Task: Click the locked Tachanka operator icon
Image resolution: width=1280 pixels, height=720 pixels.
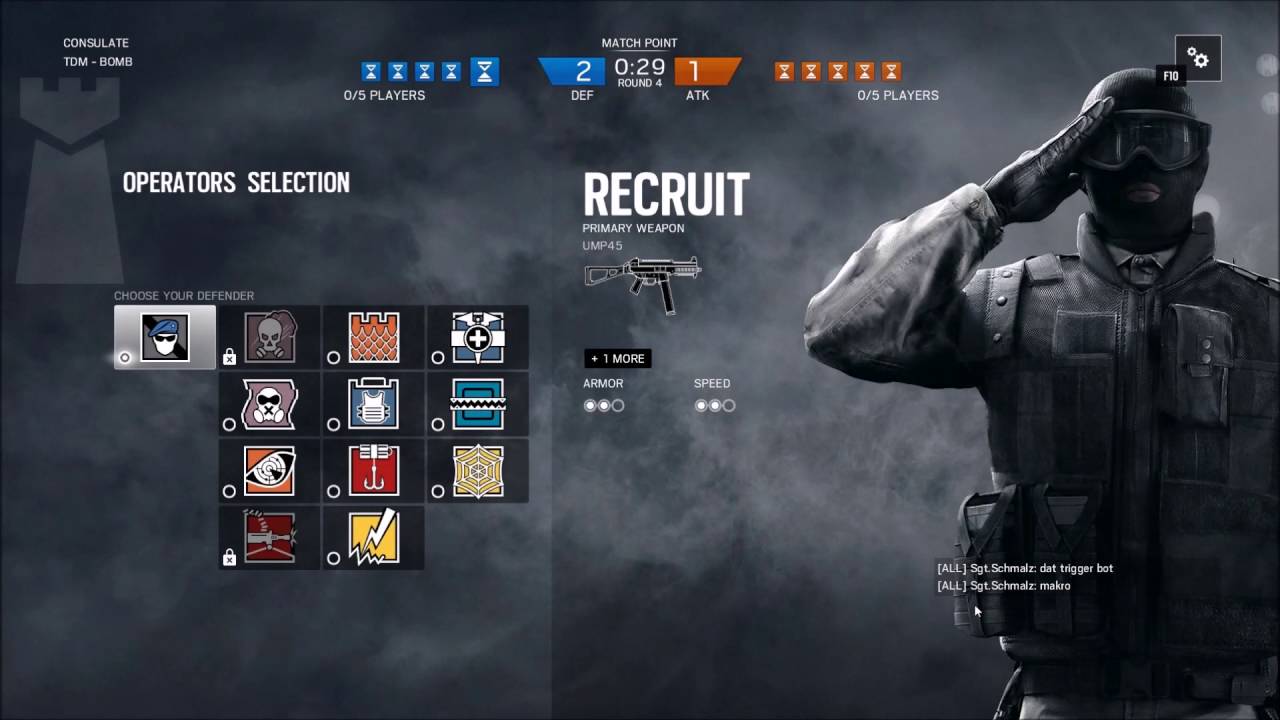Action: (x=268, y=537)
